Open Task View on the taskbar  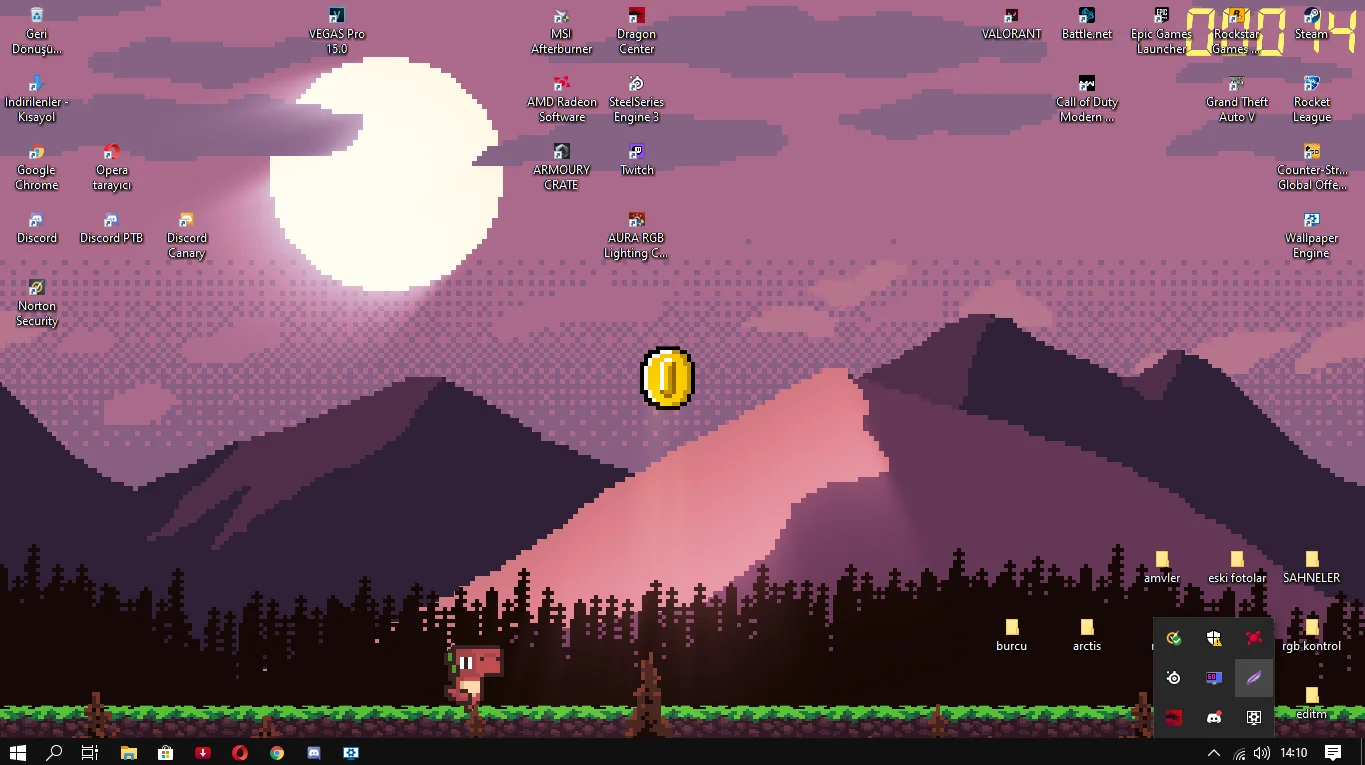click(89, 752)
